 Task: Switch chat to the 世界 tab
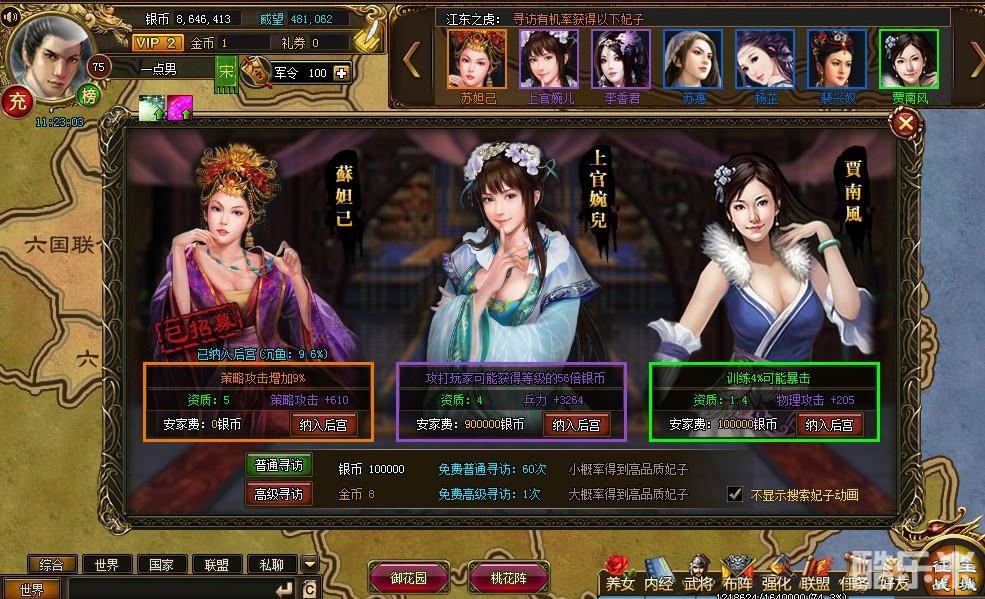tap(107, 565)
